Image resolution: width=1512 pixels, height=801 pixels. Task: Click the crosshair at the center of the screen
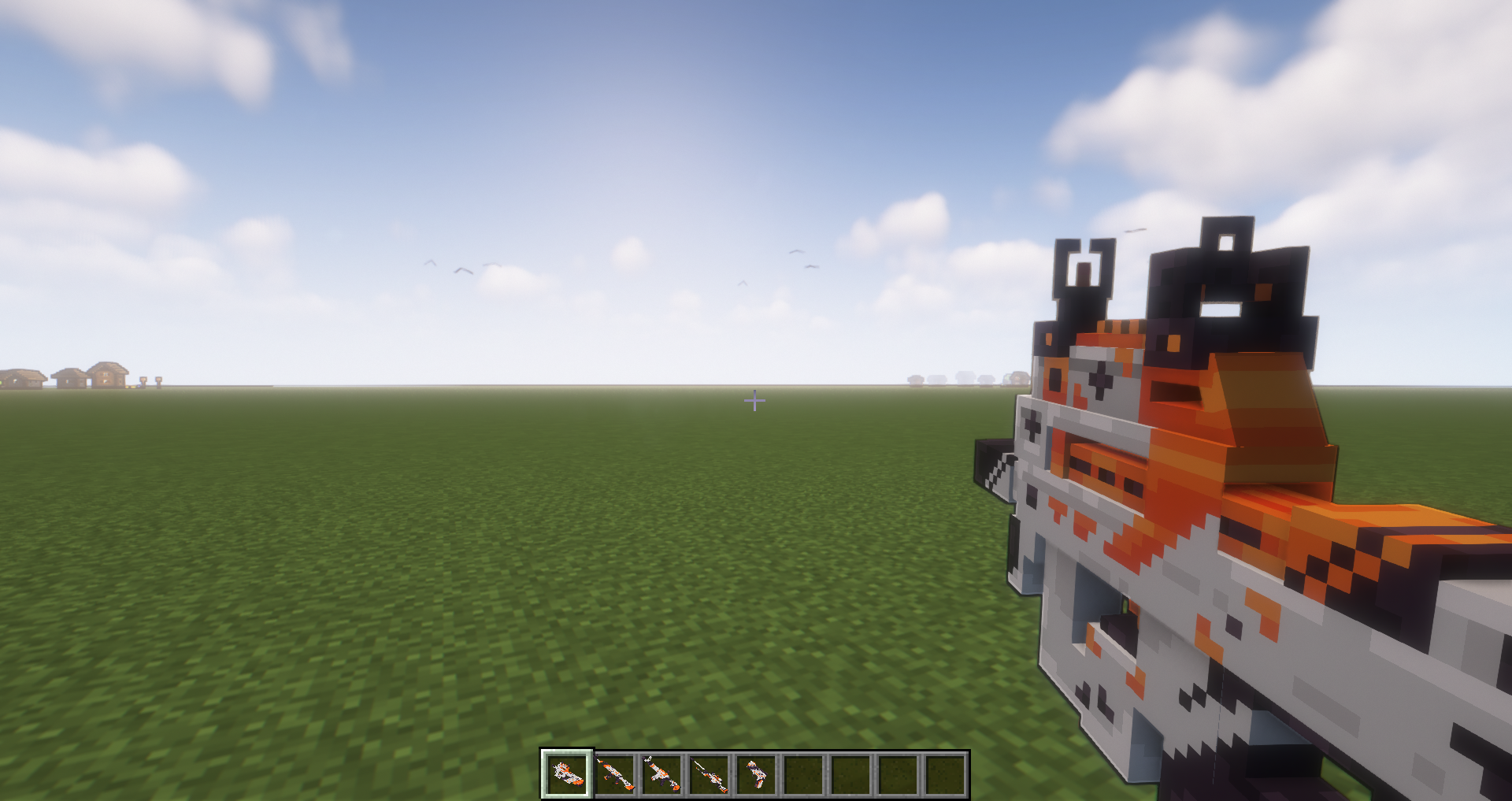click(755, 401)
